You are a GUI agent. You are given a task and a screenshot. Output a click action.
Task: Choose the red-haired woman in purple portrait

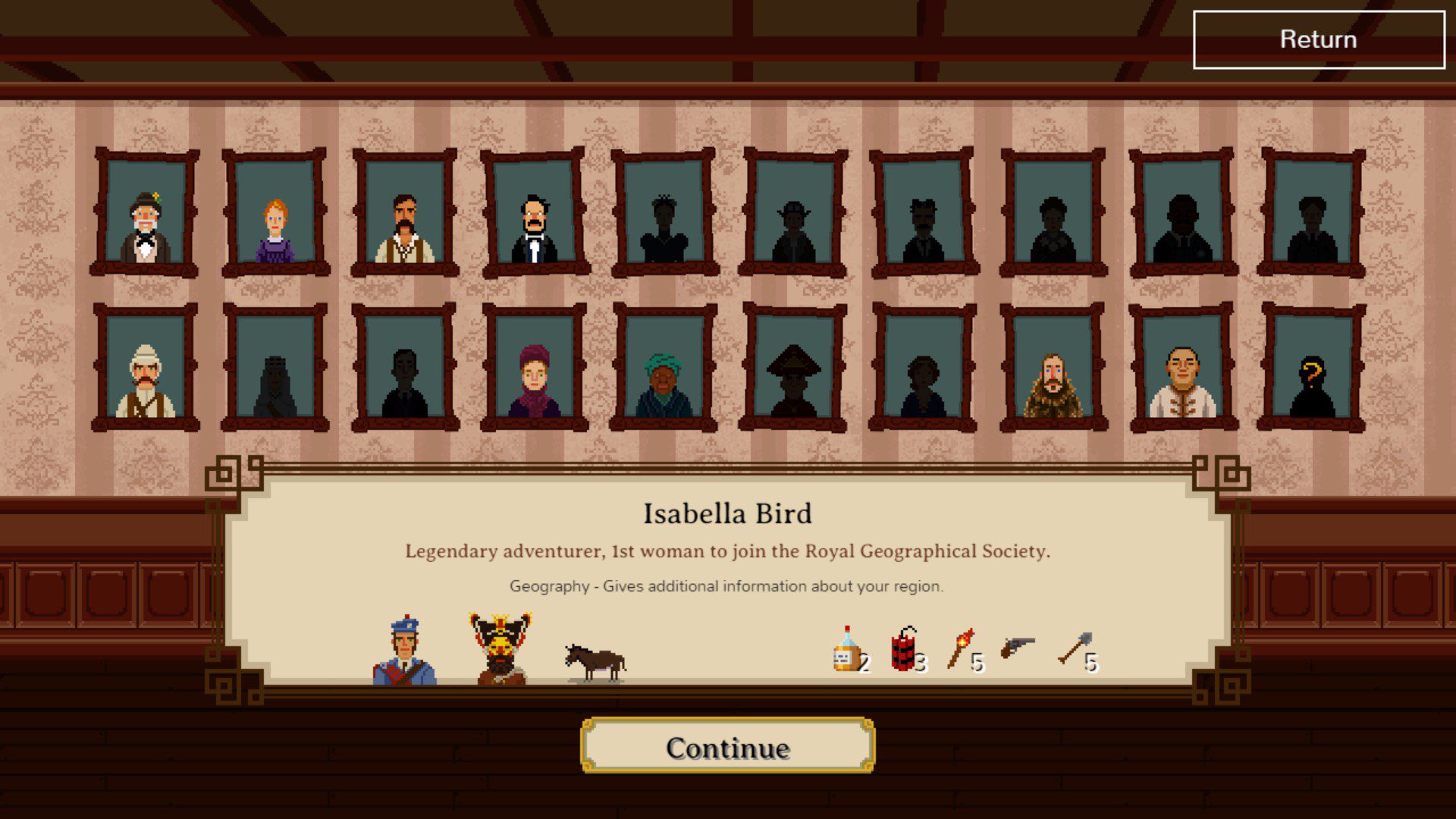tap(275, 214)
